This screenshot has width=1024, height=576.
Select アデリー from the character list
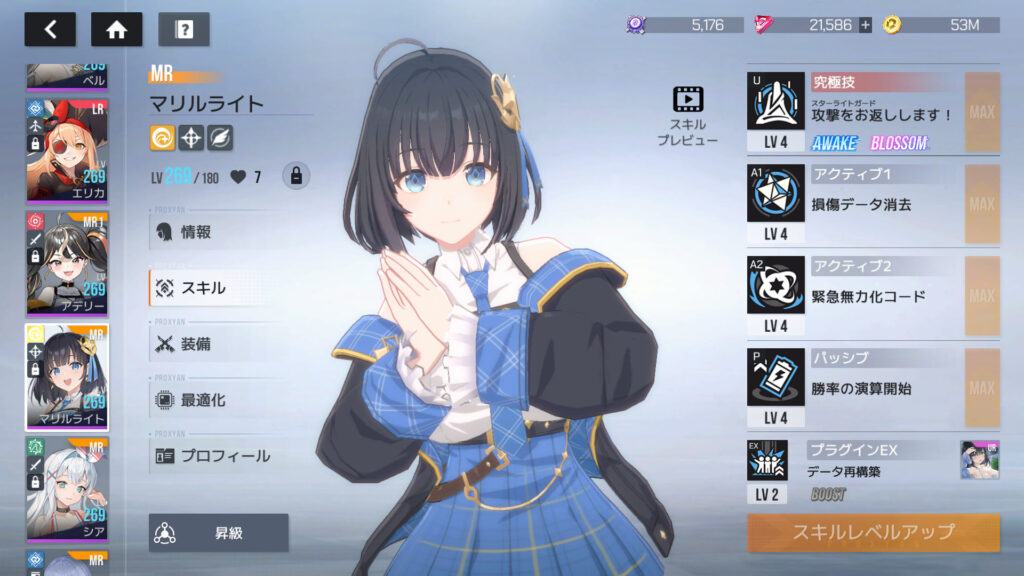pyautogui.click(x=67, y=263)
